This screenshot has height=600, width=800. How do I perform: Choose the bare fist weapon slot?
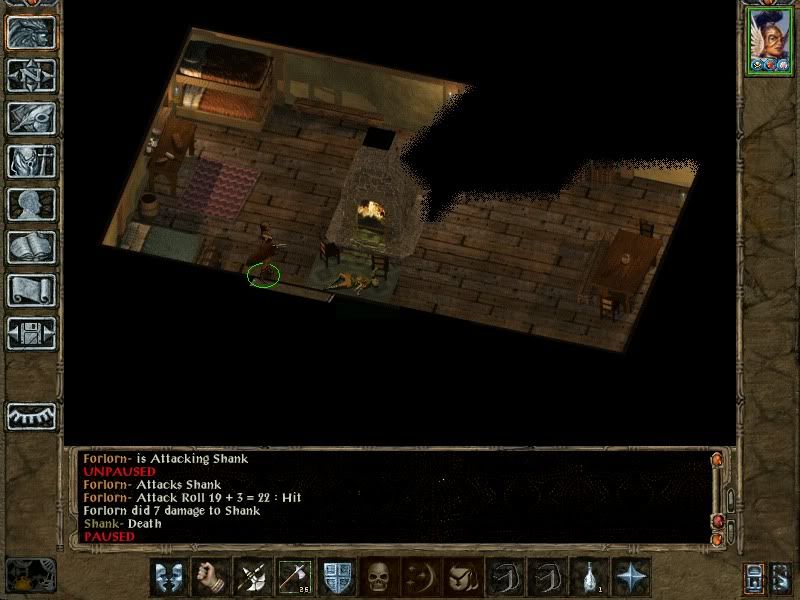[210, 577]
